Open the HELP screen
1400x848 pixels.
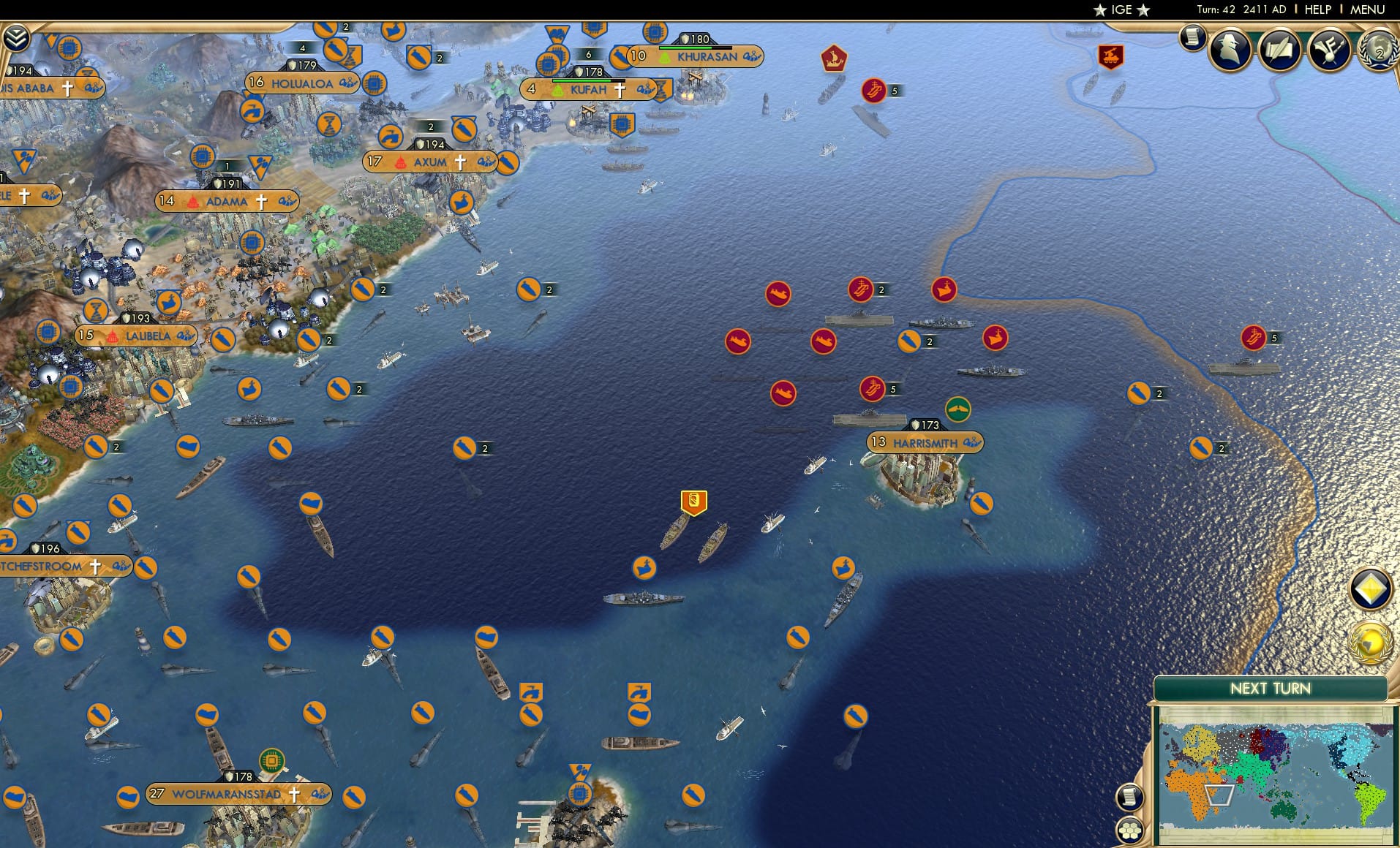1317,10
